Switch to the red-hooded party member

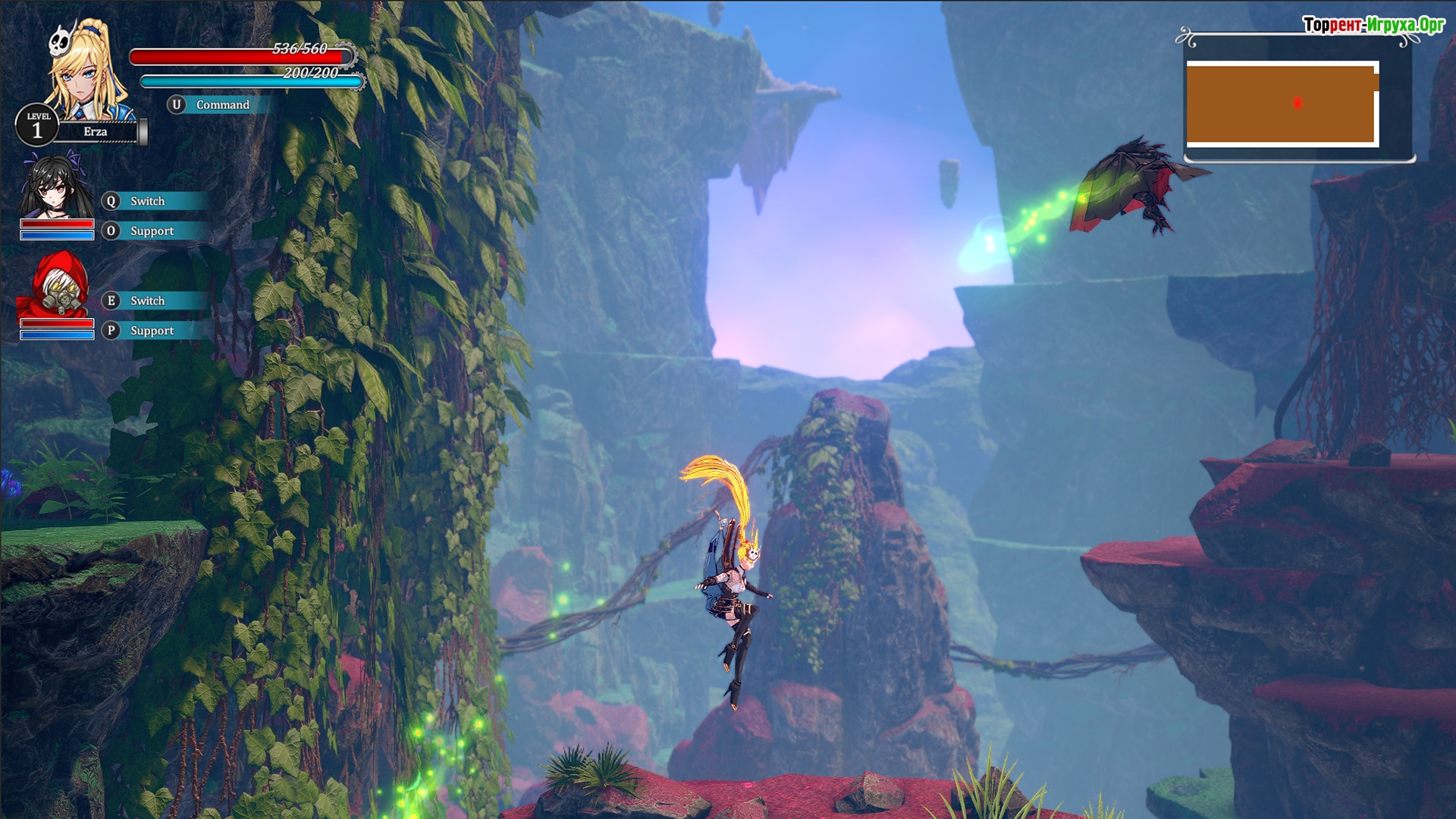click(x=146, y=301)
